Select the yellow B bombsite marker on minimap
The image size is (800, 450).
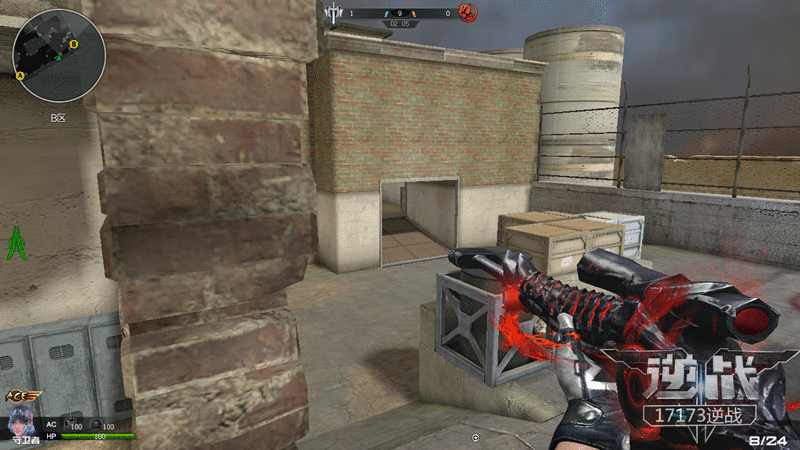[x=88, y=44]
